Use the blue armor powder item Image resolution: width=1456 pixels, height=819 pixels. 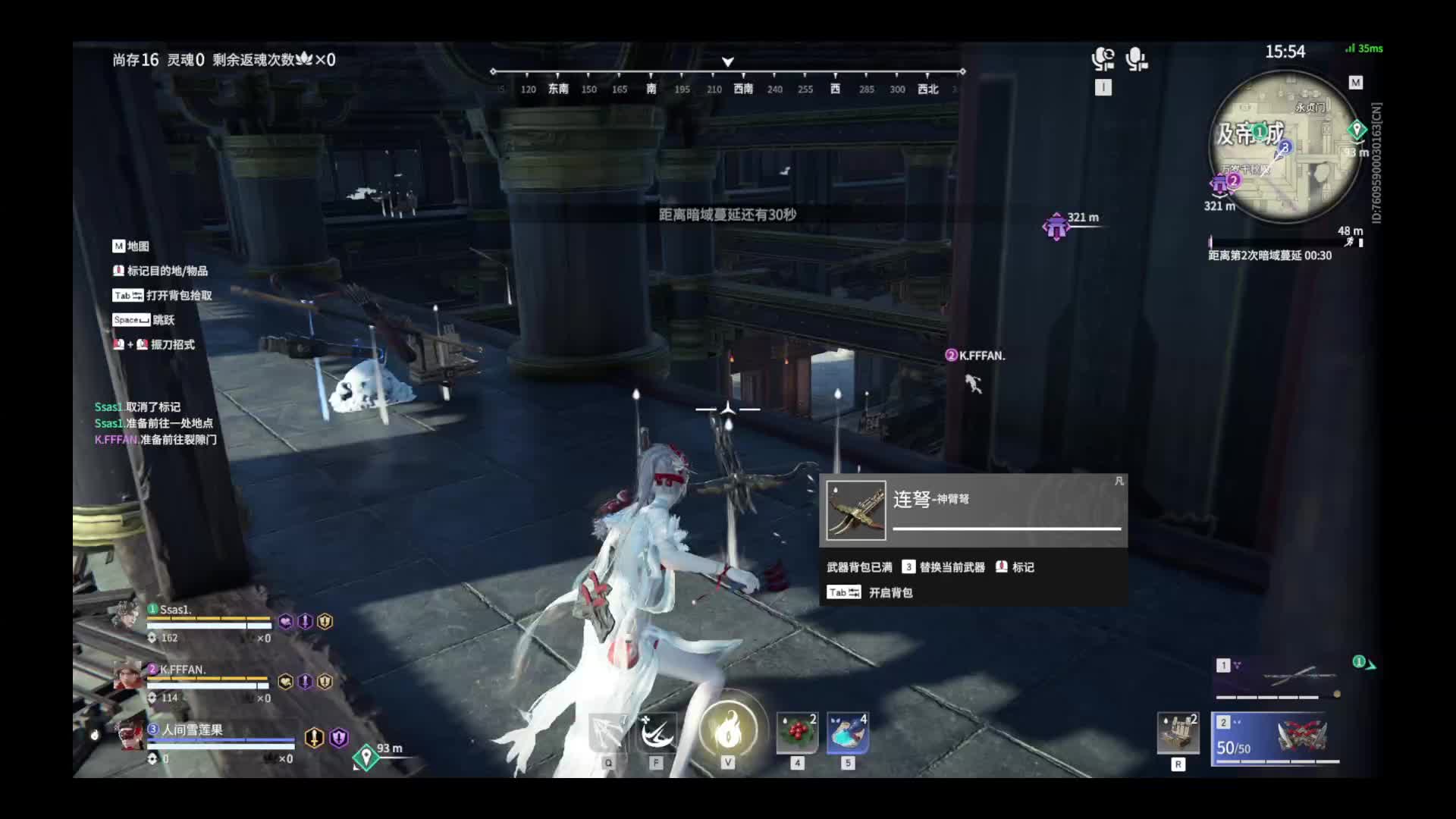848,732
